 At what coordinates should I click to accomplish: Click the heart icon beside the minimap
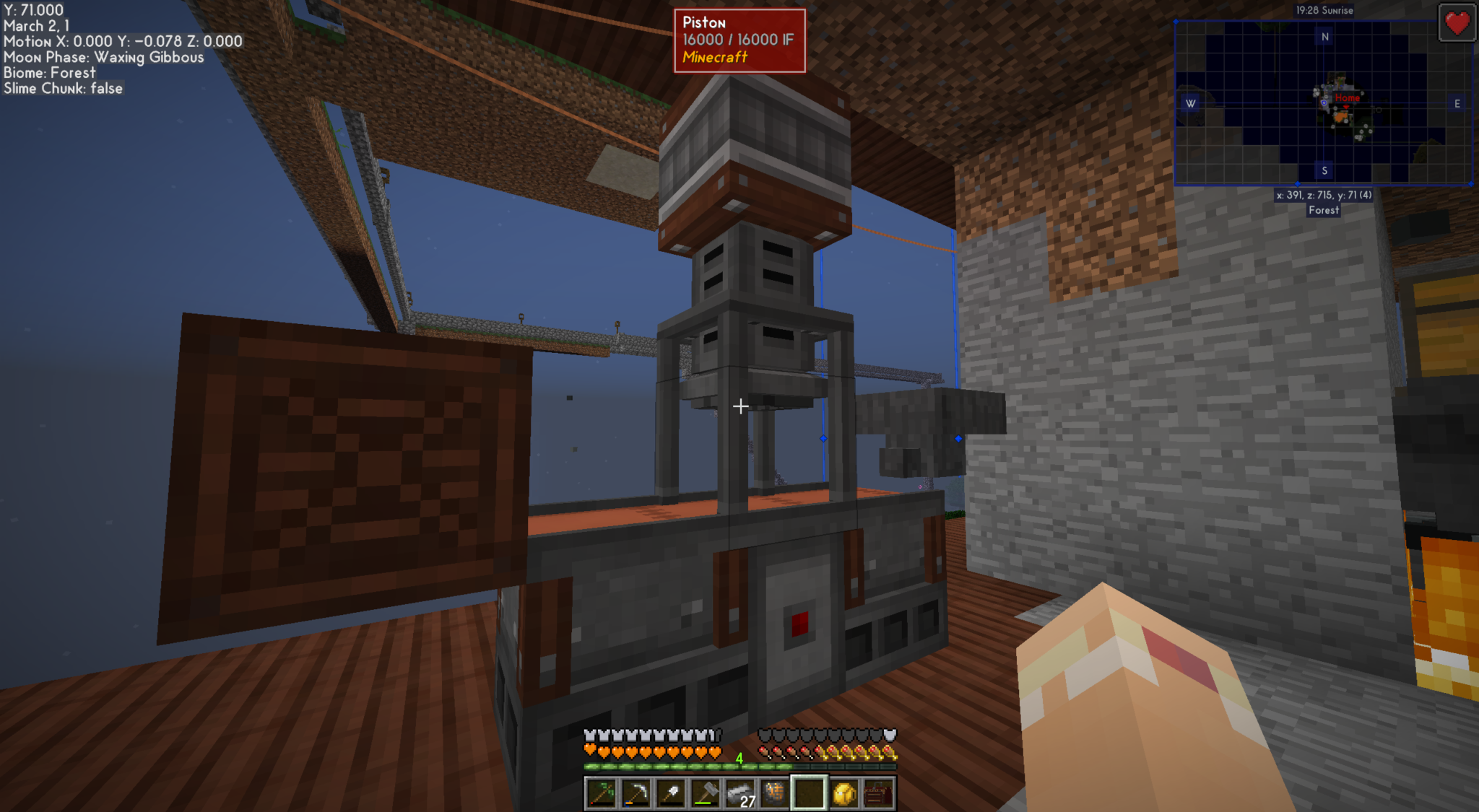[x=1457, y=23]
